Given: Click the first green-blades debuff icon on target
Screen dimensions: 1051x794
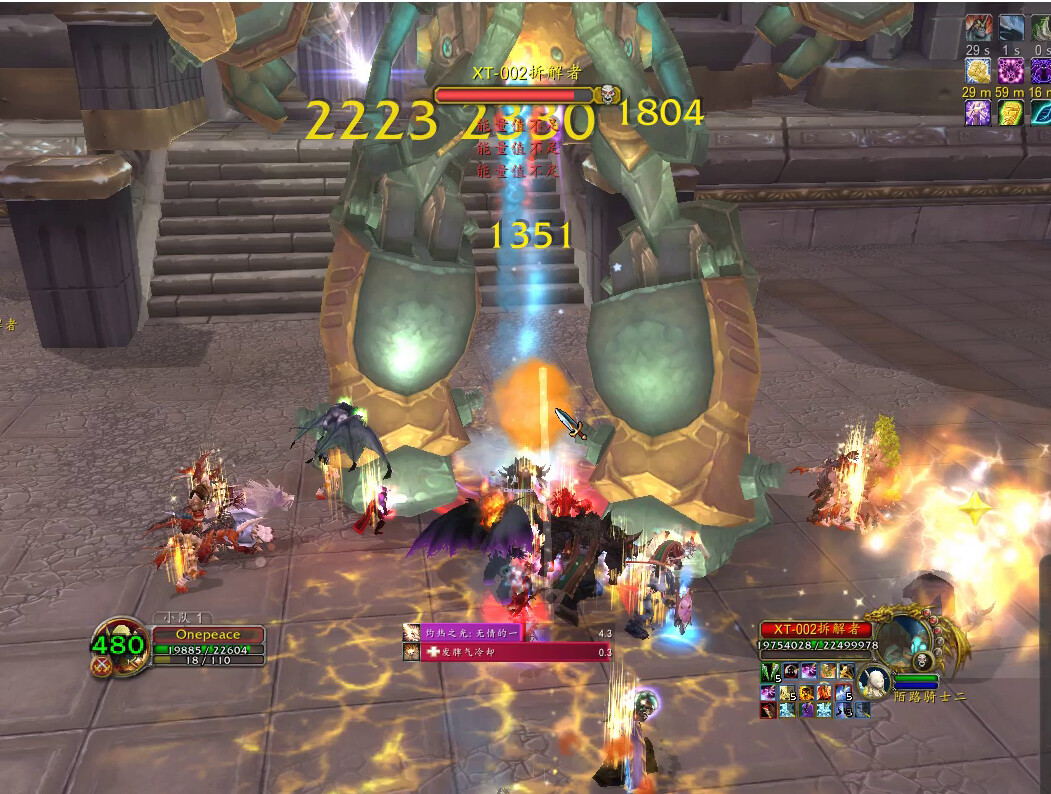Looking at the screenshot, I should [767, 672].
